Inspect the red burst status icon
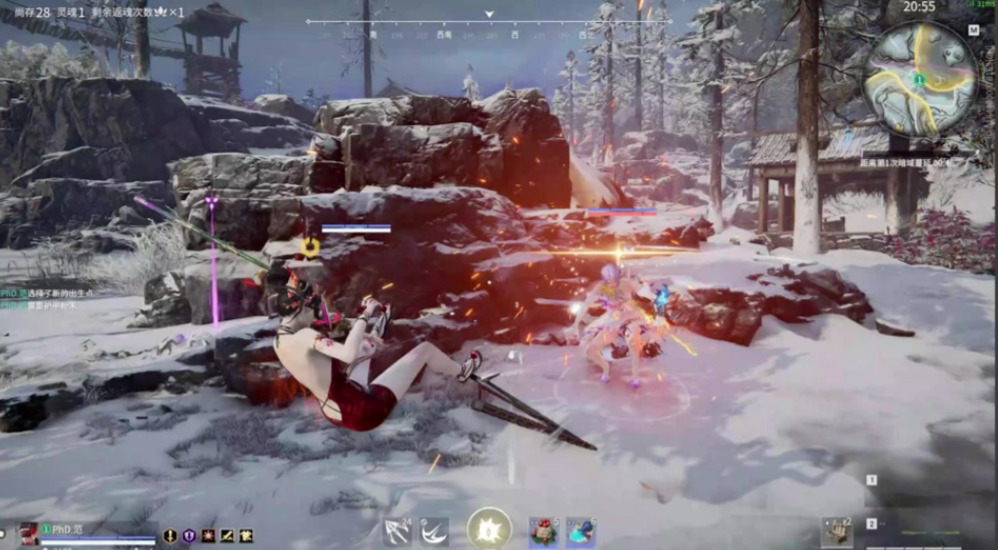998x550 pixels. (x=208, y=536)
